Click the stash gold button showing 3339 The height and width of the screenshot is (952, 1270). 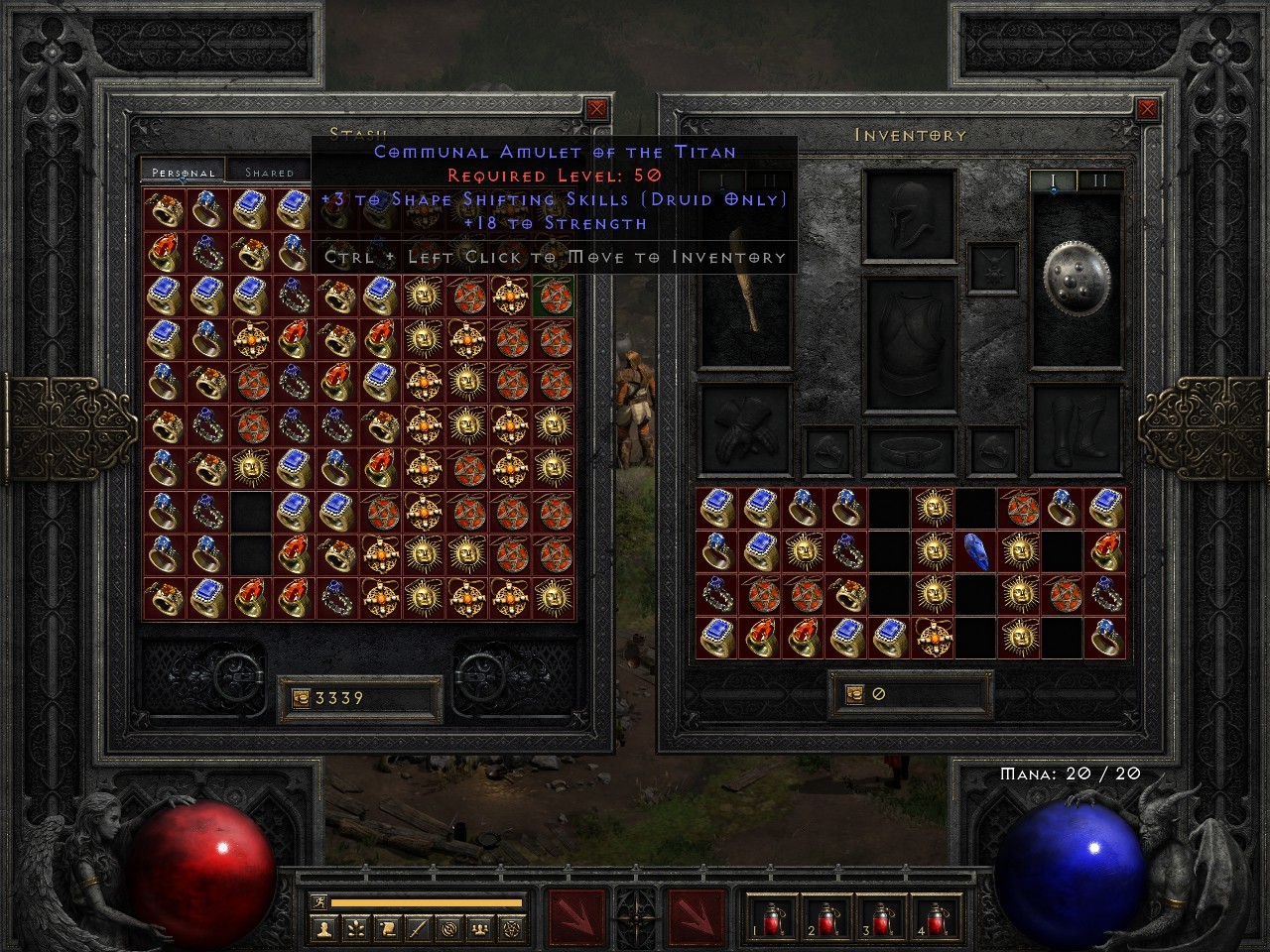coord(357,697)
